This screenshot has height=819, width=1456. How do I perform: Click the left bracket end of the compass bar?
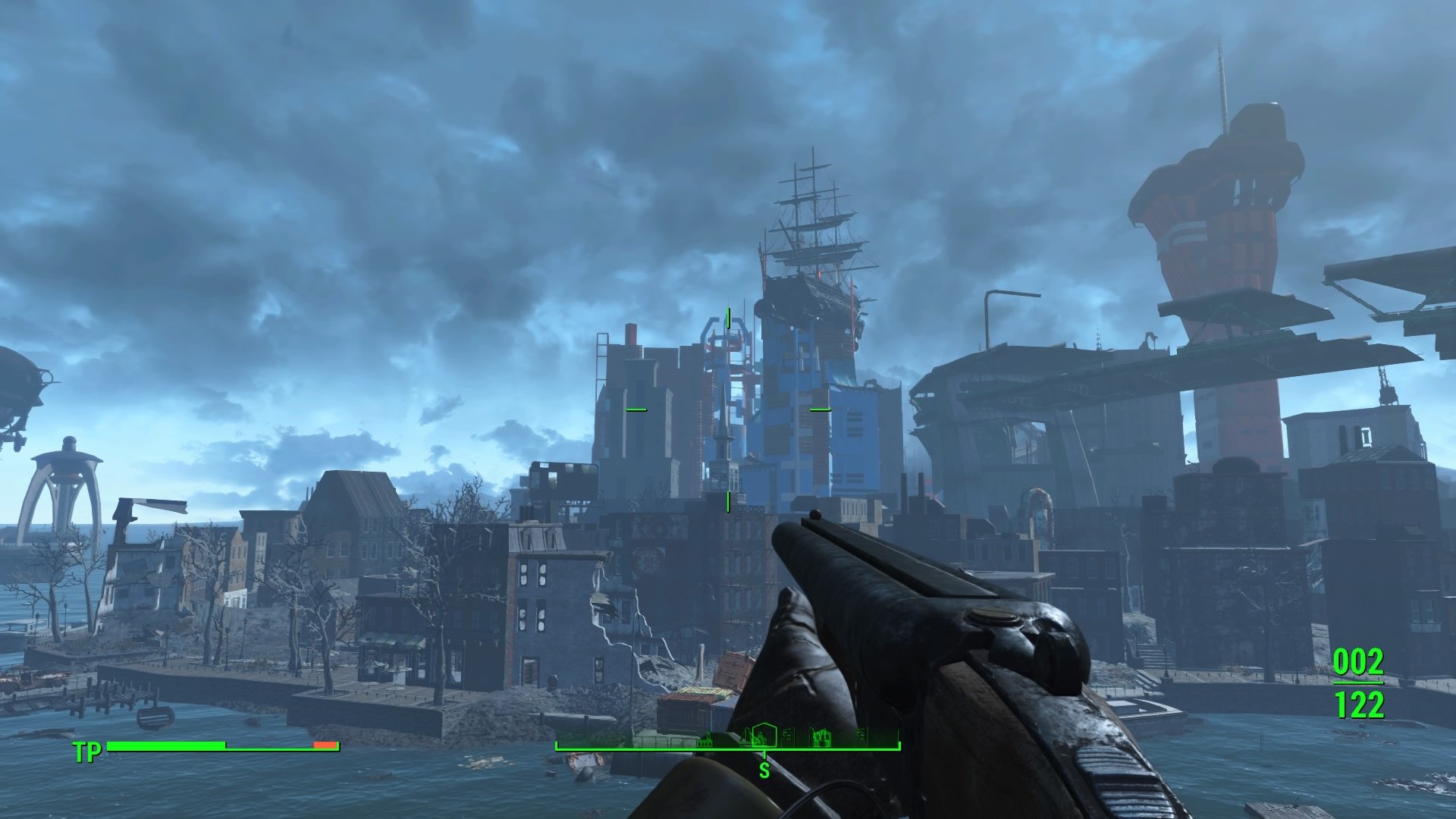[x=557, y=746]
